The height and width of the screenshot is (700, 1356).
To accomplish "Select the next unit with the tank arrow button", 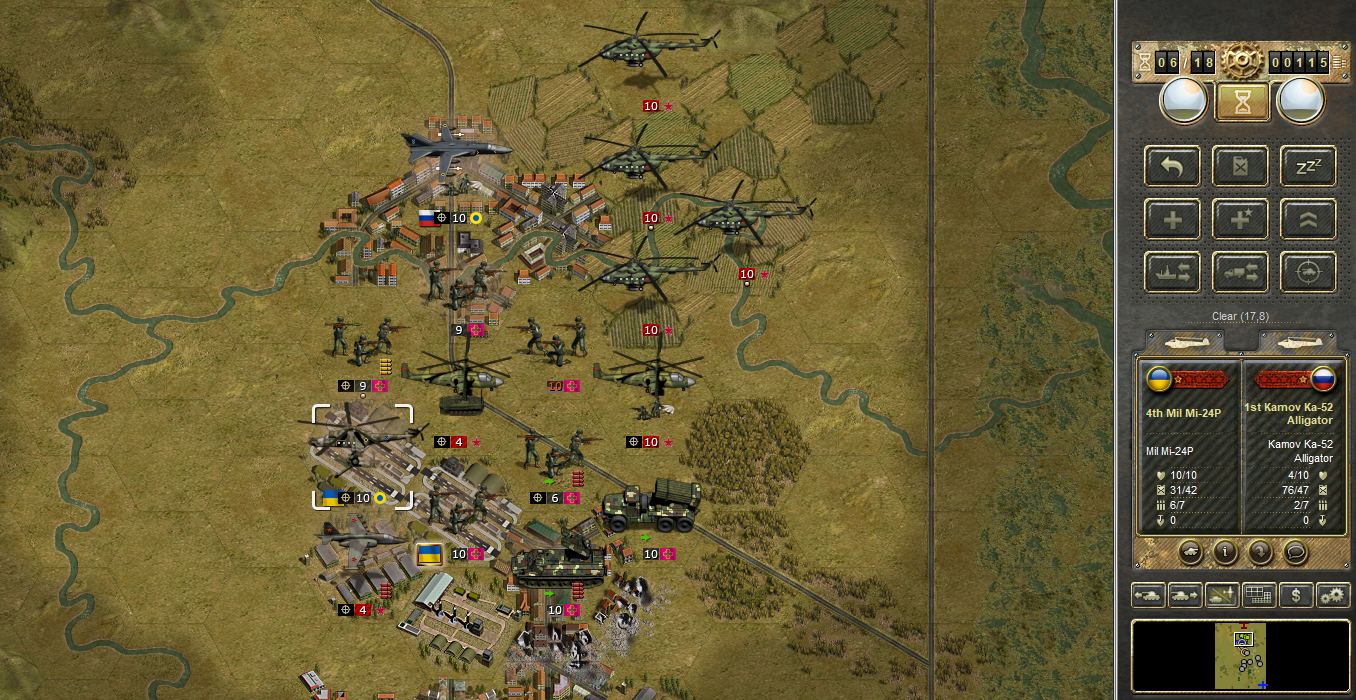I will pos(1185,596).
